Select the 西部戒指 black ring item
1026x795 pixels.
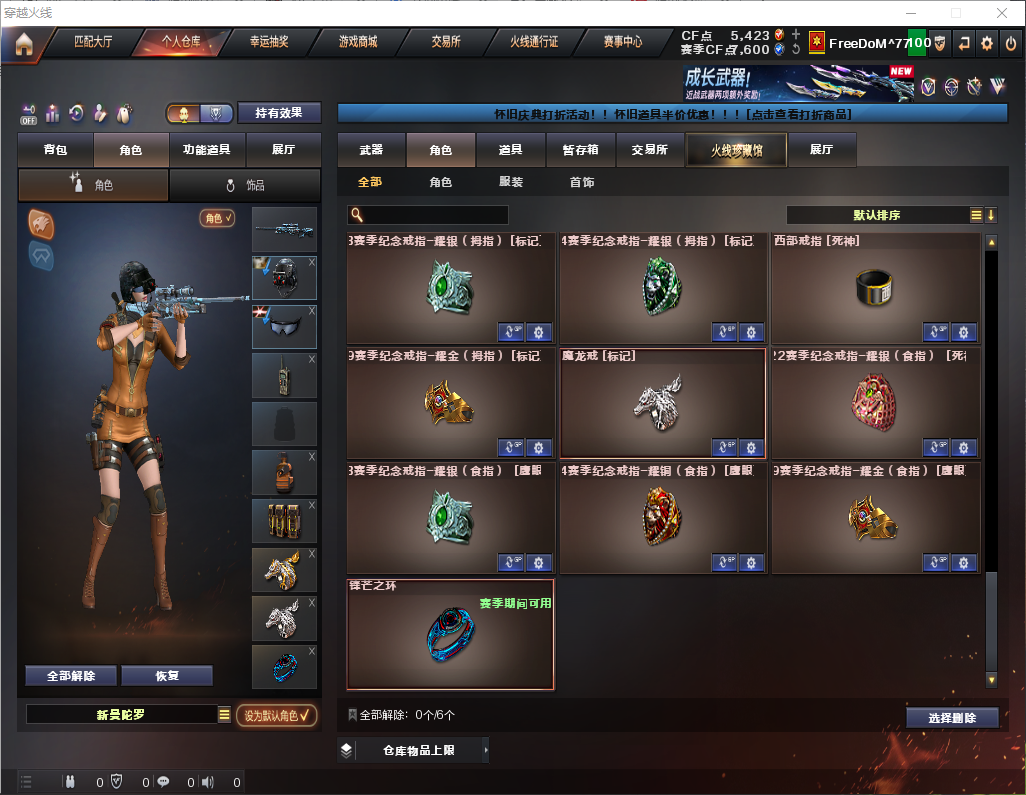point(874,289)
